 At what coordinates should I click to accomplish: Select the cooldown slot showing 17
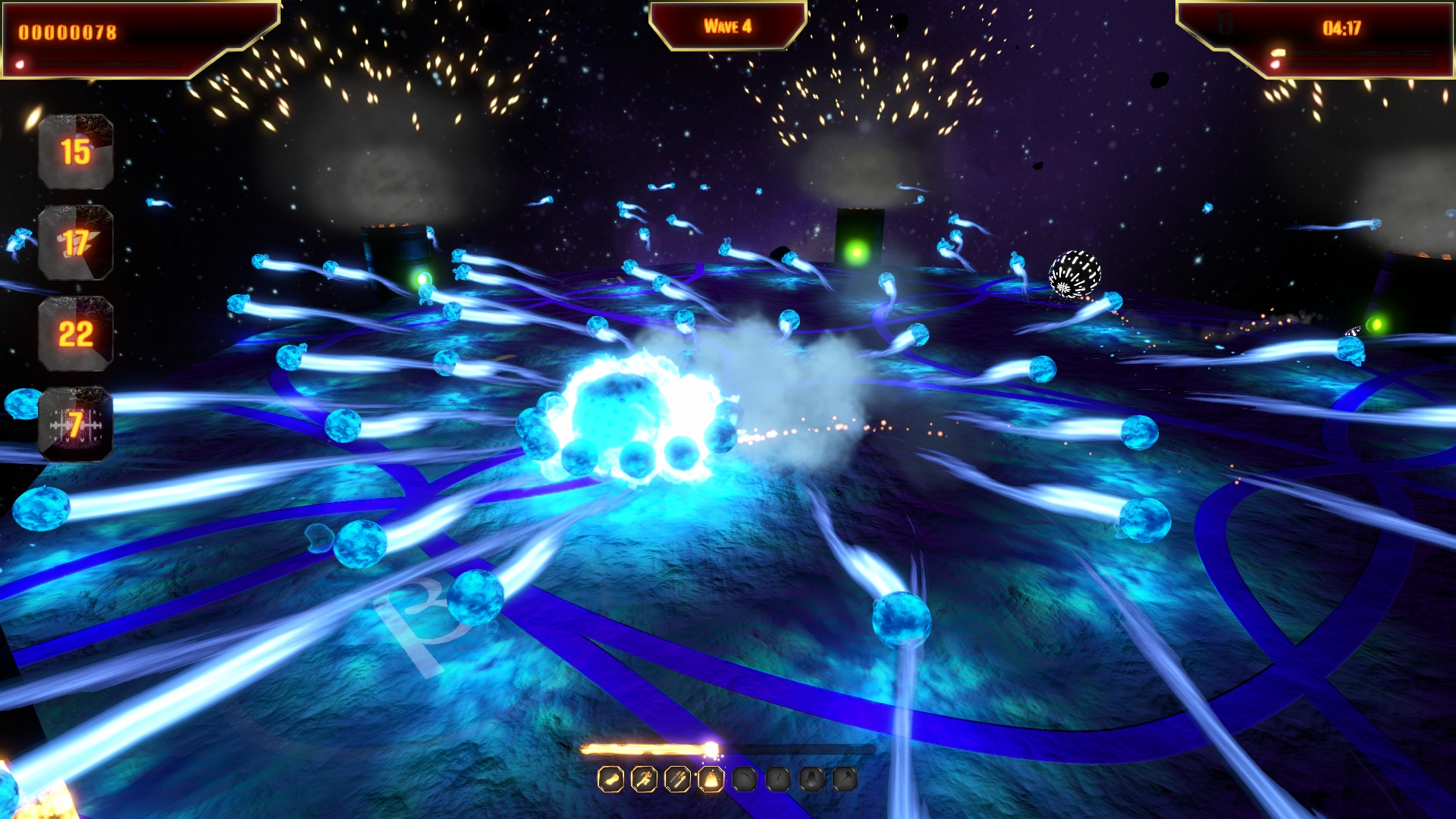76,243
